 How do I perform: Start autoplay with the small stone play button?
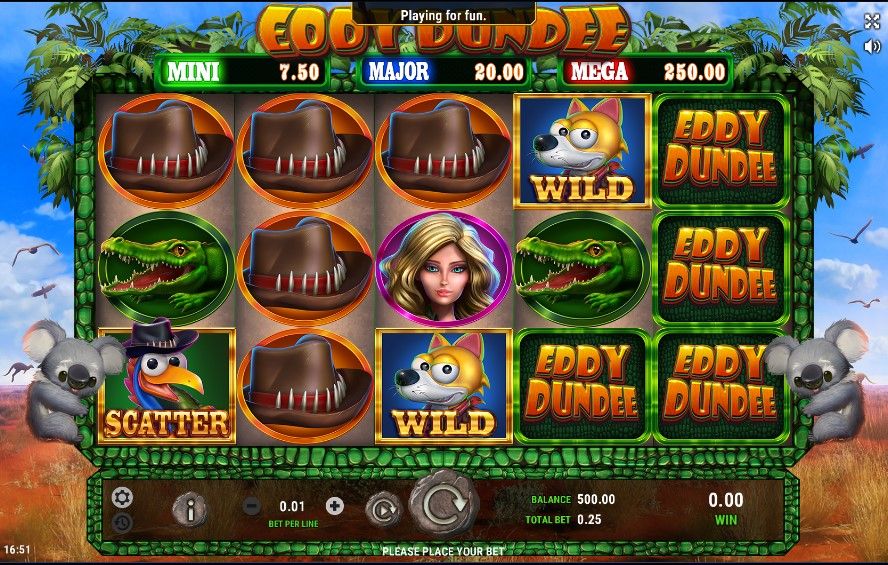382,508
